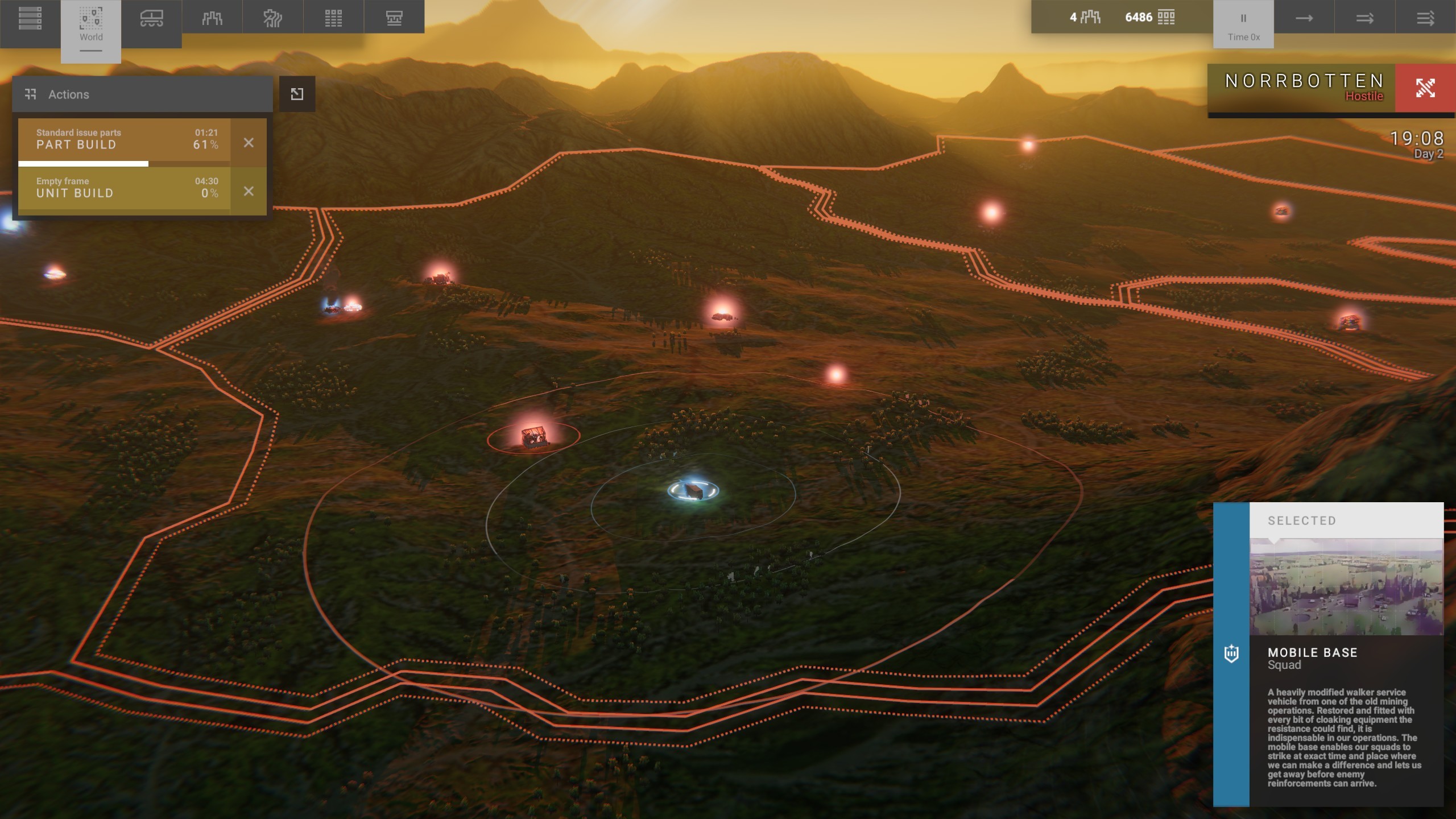The image size is (1456, 819).
Task: Open the squad units tab
Action: pos(212,18)
